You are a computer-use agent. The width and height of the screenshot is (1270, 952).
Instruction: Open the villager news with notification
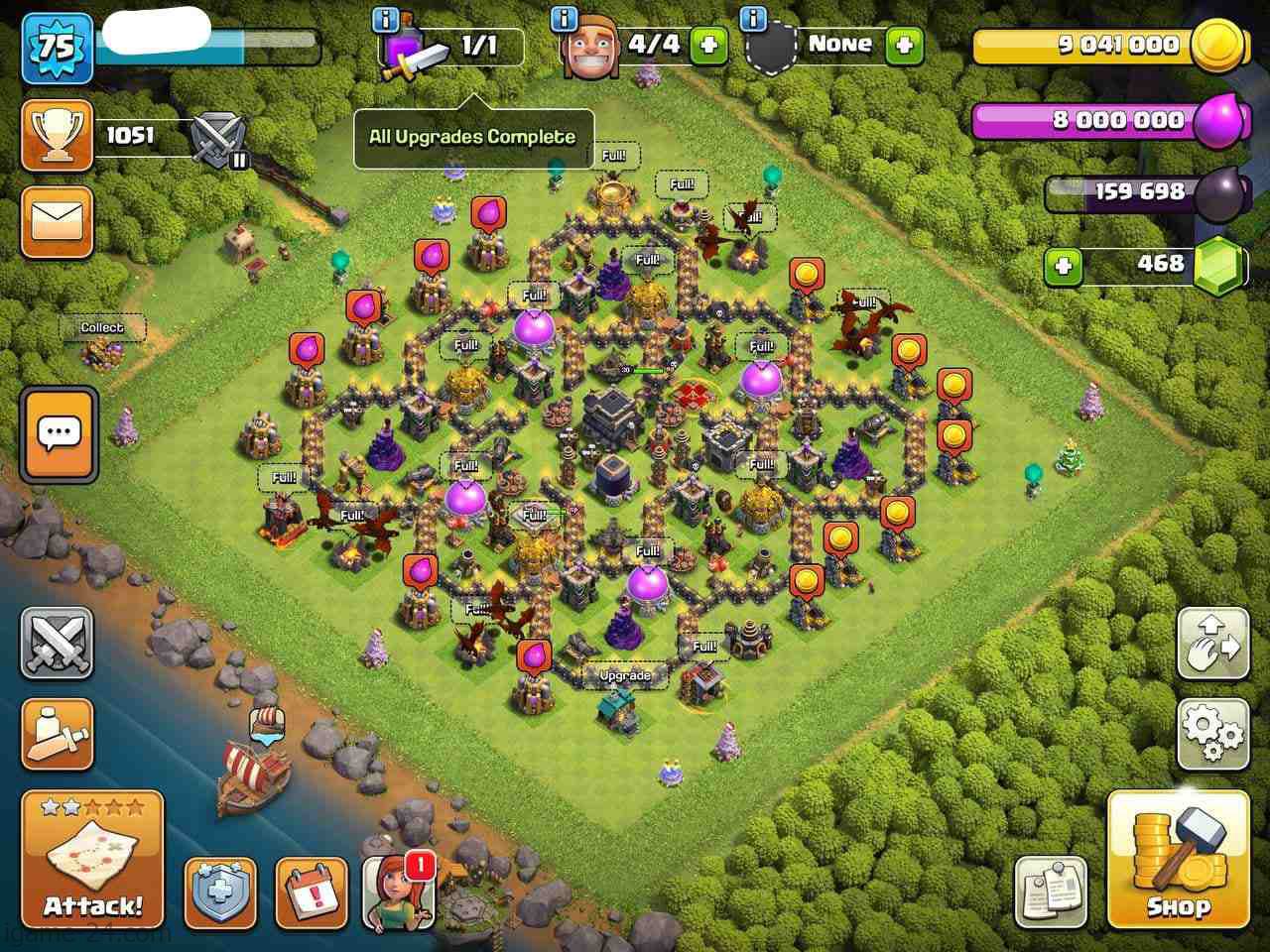tap(399, 892)
